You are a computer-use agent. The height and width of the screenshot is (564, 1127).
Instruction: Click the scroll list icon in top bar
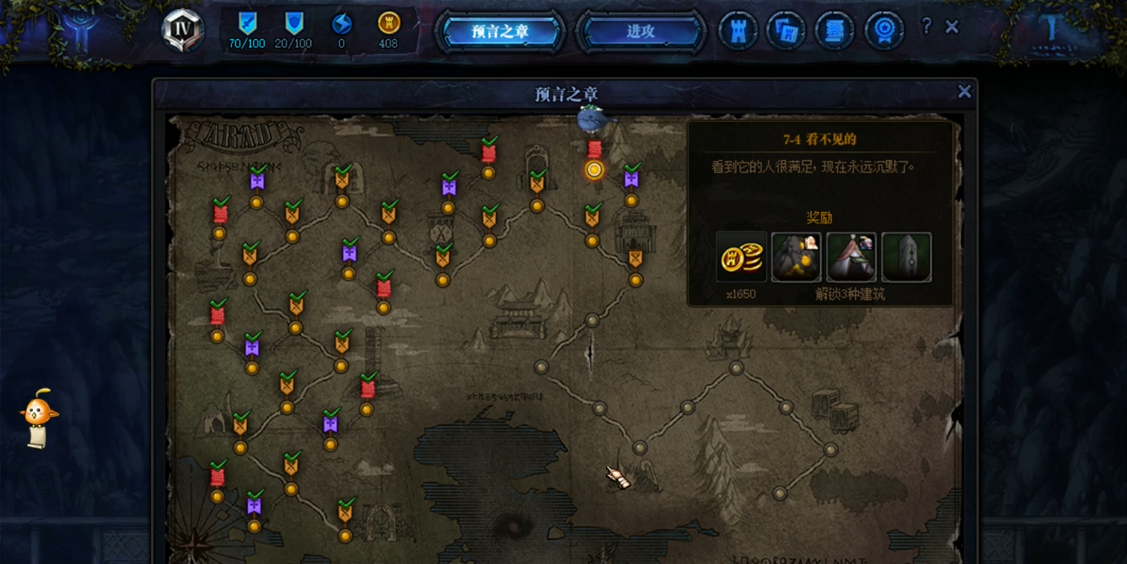point(834,31)
